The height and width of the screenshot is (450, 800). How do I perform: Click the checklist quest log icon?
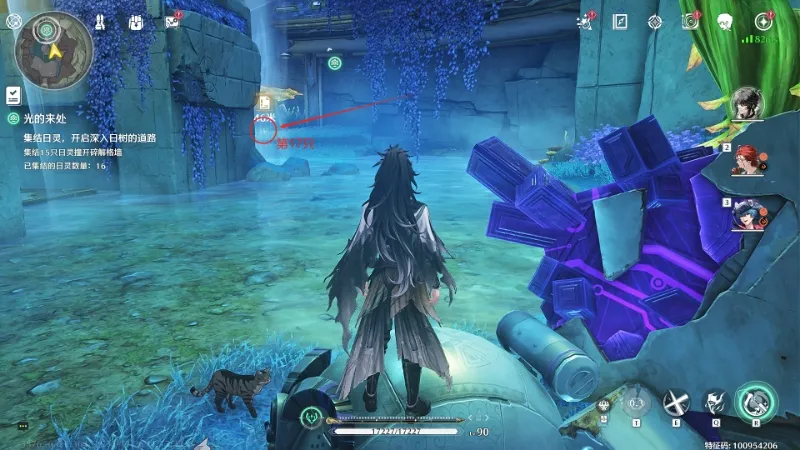(x=13, y=95)
